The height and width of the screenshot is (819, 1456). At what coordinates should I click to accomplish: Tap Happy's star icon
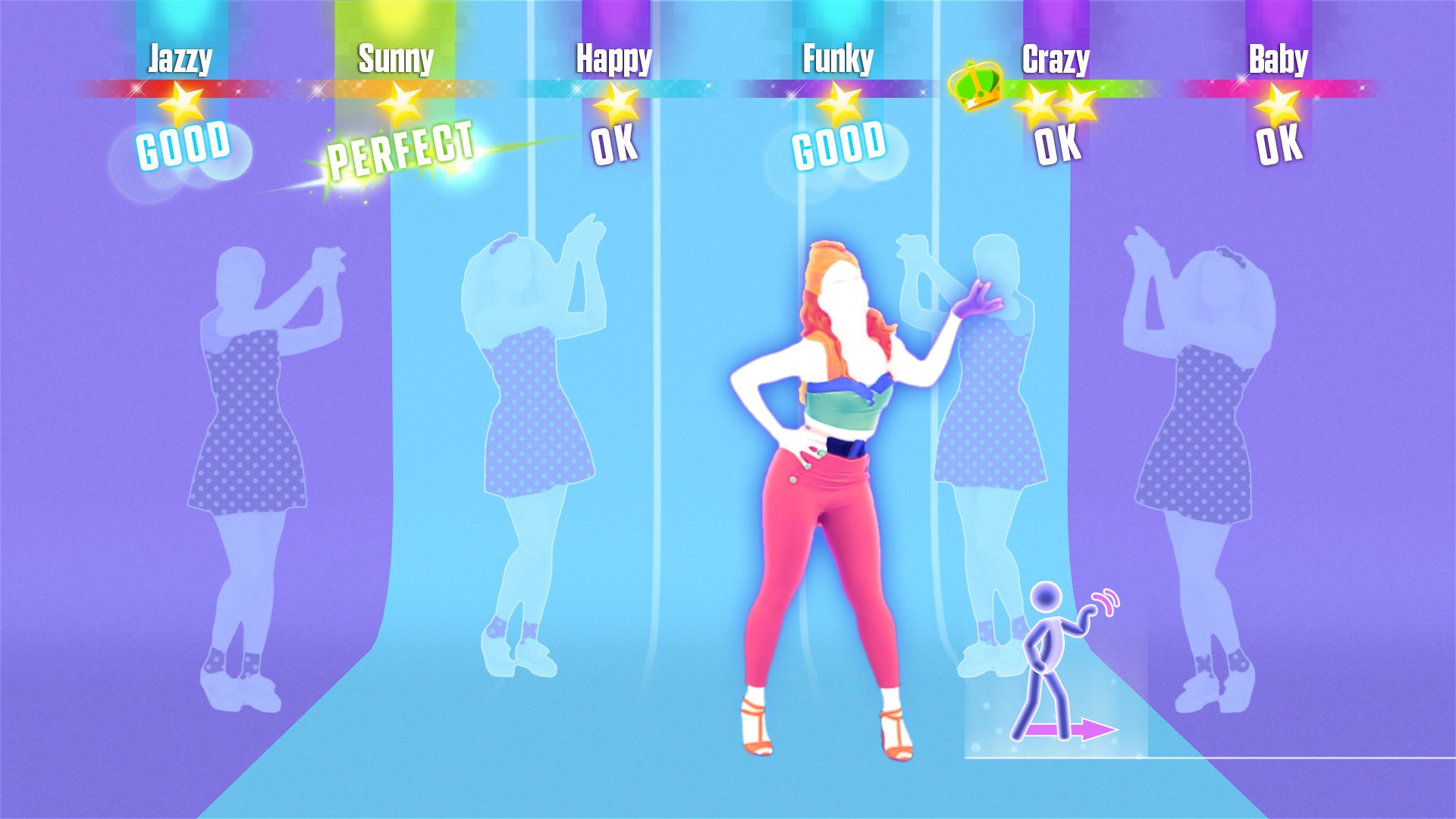pyautogui.click(x=616, y=106)
